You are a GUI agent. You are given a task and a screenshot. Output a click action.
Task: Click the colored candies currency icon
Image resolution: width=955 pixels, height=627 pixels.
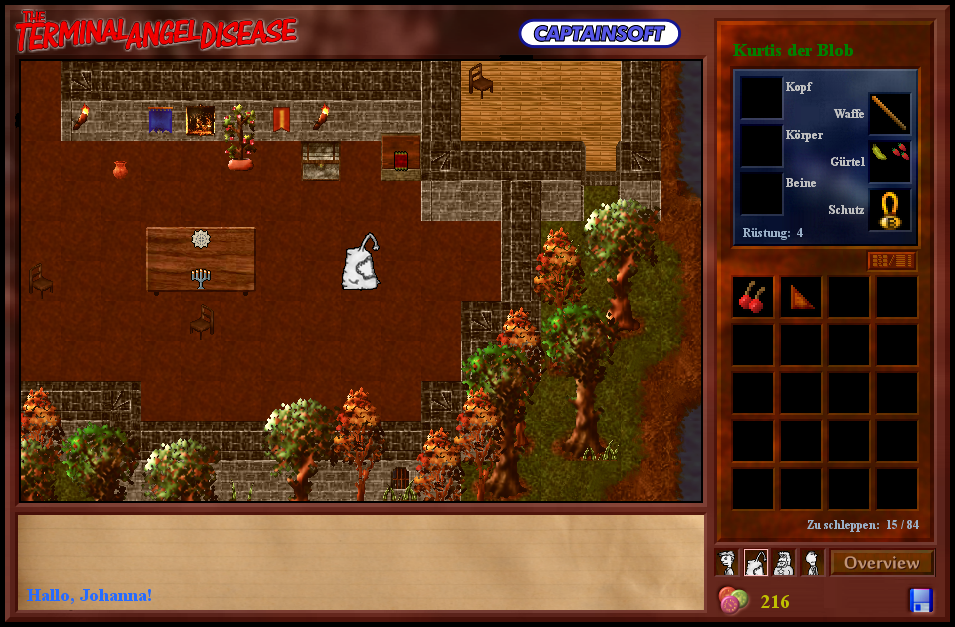(x=733, y=600)
